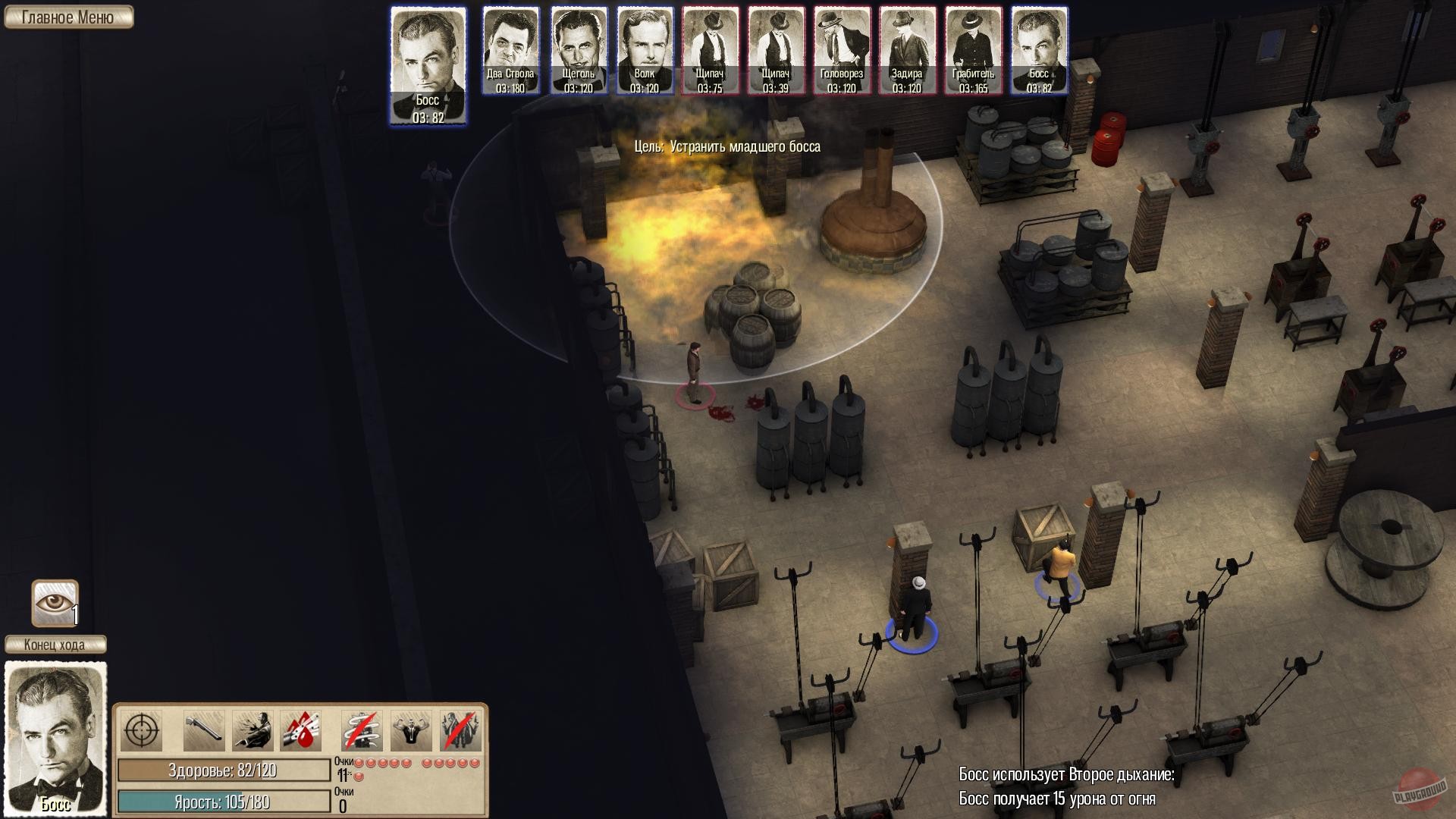
Task: Toggle the eye vision icon
Action: (55, 603)
